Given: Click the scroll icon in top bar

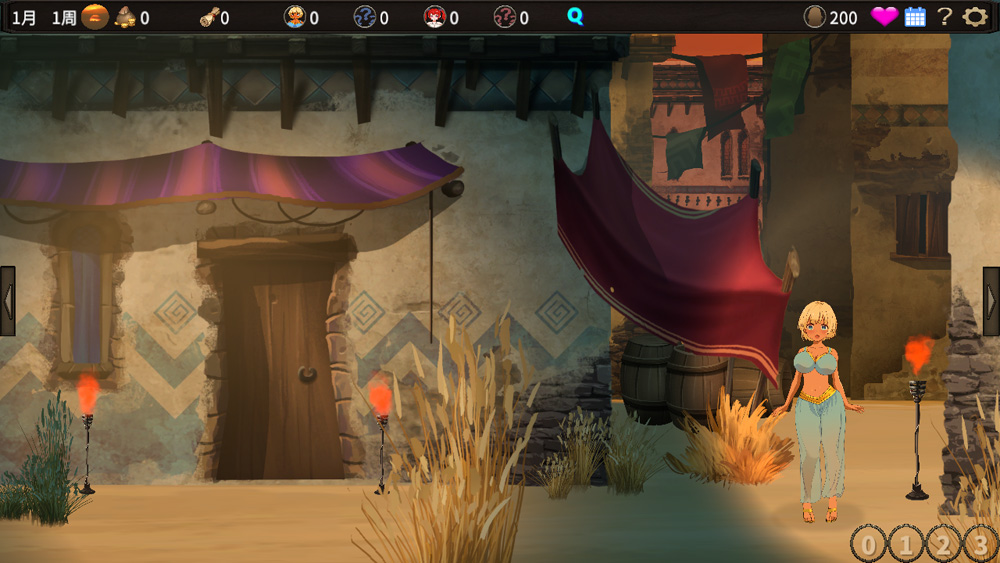Looking at the screenshot, I should 209,17.
